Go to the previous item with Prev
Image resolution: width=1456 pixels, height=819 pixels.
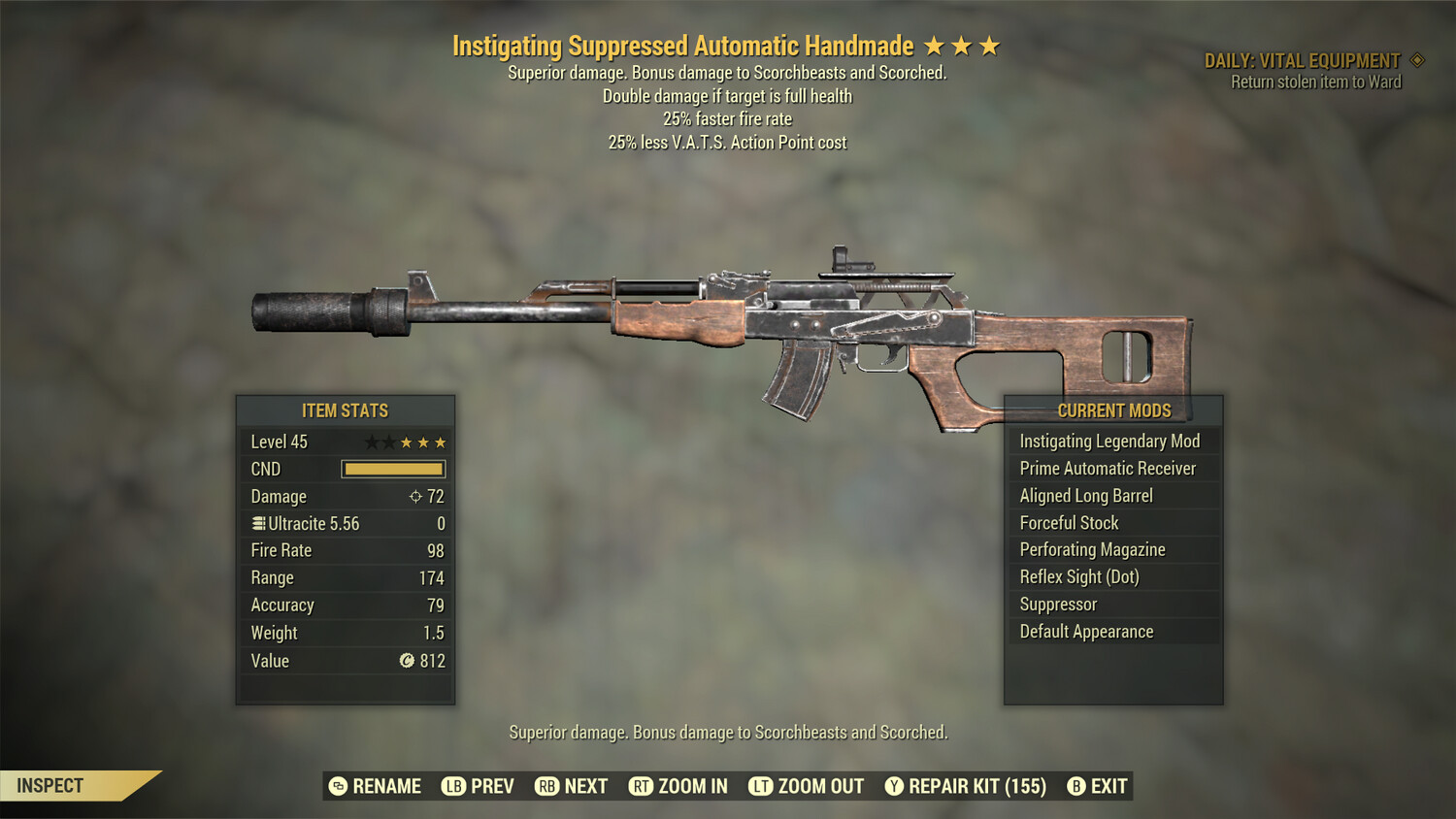(x=479, y=786)
